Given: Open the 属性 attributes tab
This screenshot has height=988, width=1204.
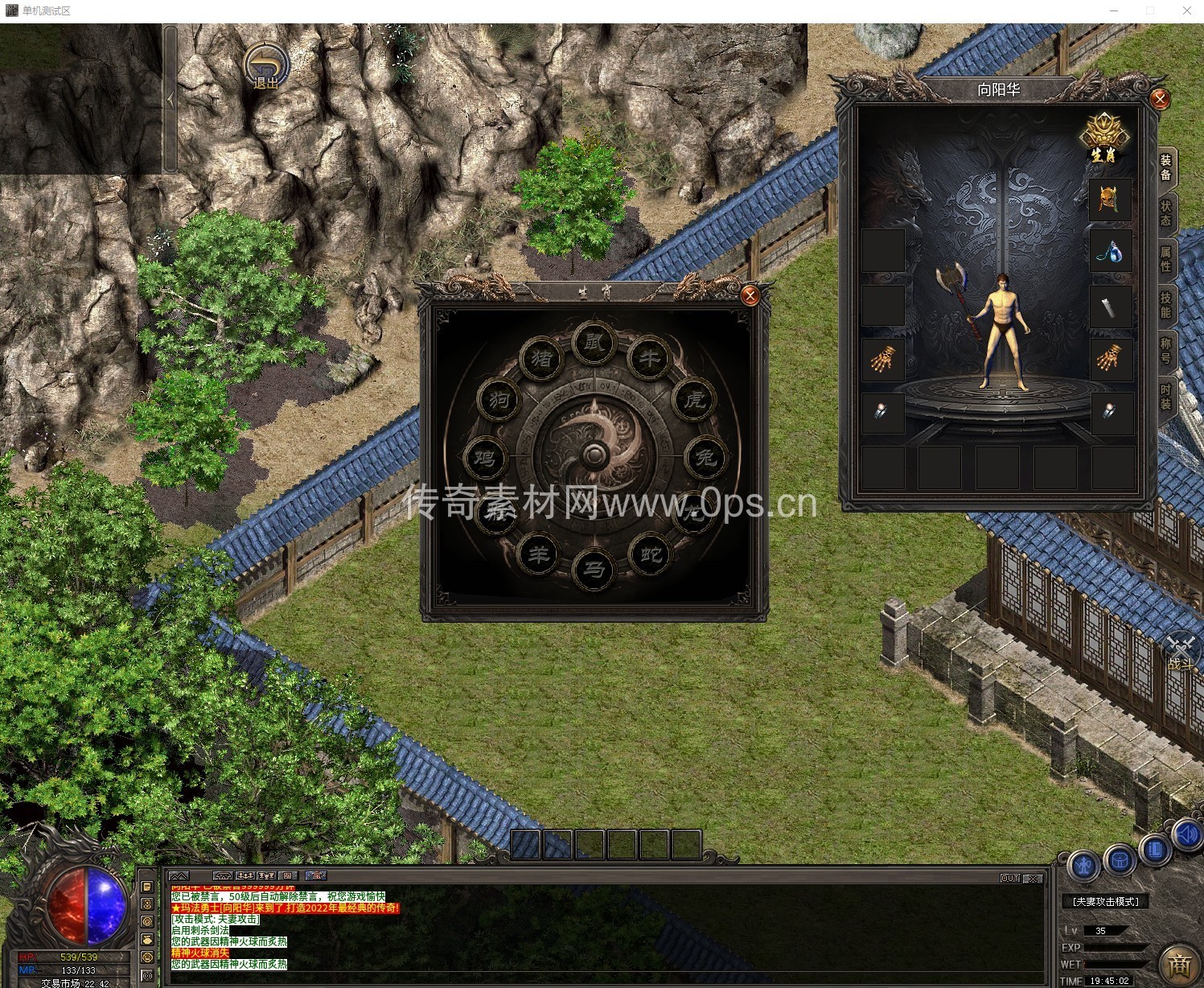Looking at the screenshot, I should point(1165,260).
